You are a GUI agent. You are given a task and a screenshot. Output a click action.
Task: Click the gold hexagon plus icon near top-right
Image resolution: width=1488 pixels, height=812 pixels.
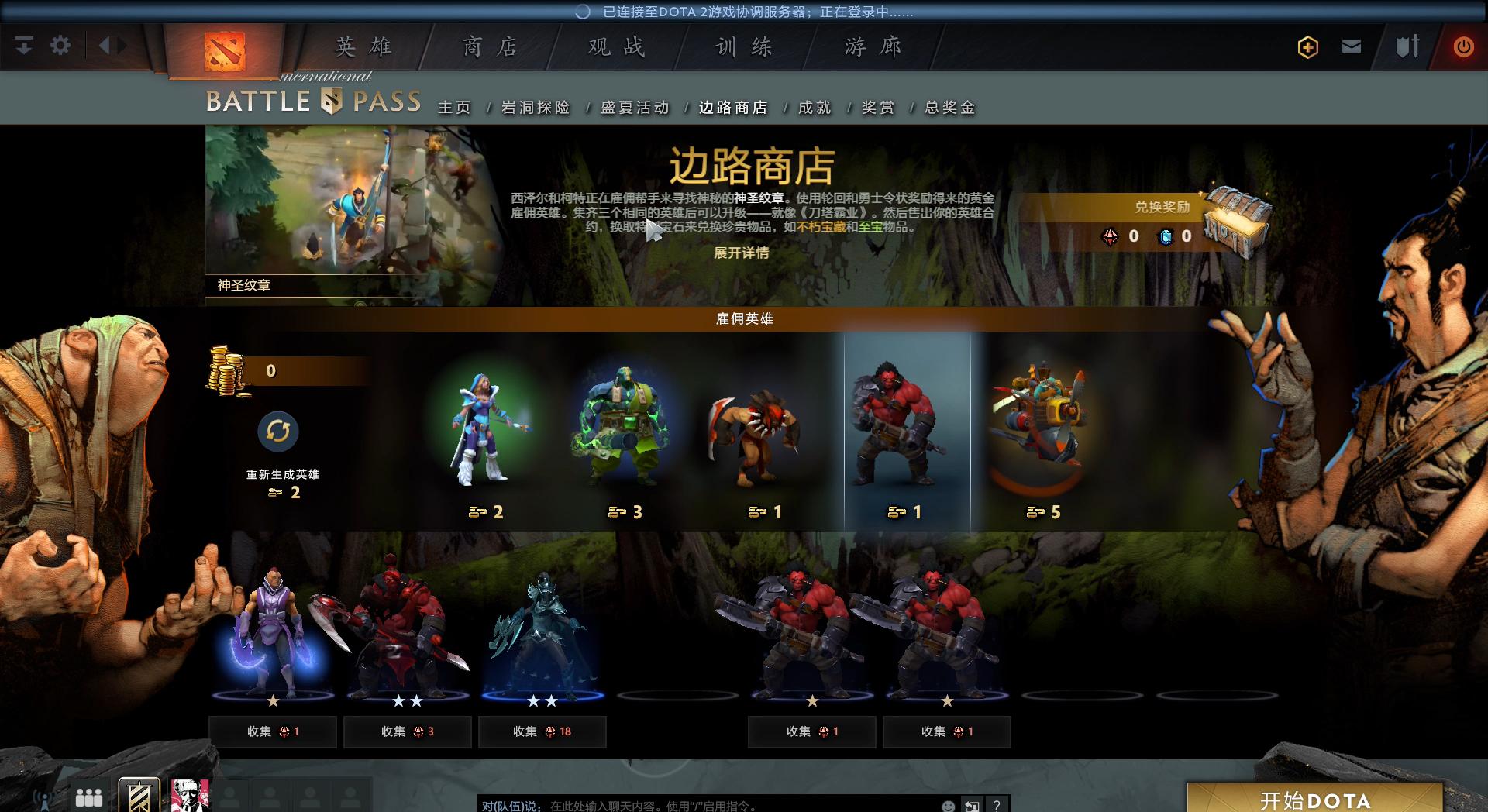[x=1307, y=46]
